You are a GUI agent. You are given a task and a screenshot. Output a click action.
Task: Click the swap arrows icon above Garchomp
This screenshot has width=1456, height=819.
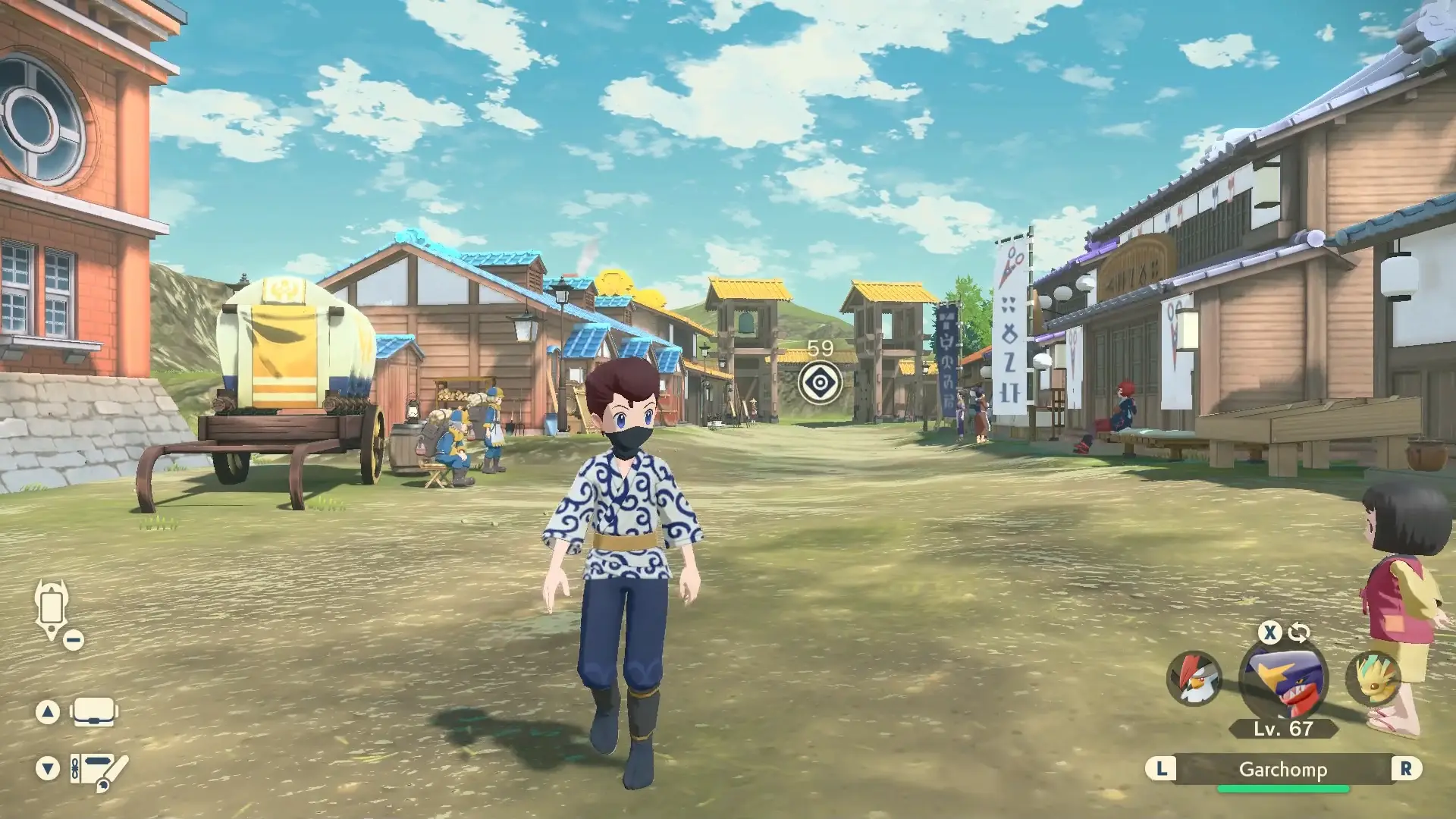[x=1299, y=632]
